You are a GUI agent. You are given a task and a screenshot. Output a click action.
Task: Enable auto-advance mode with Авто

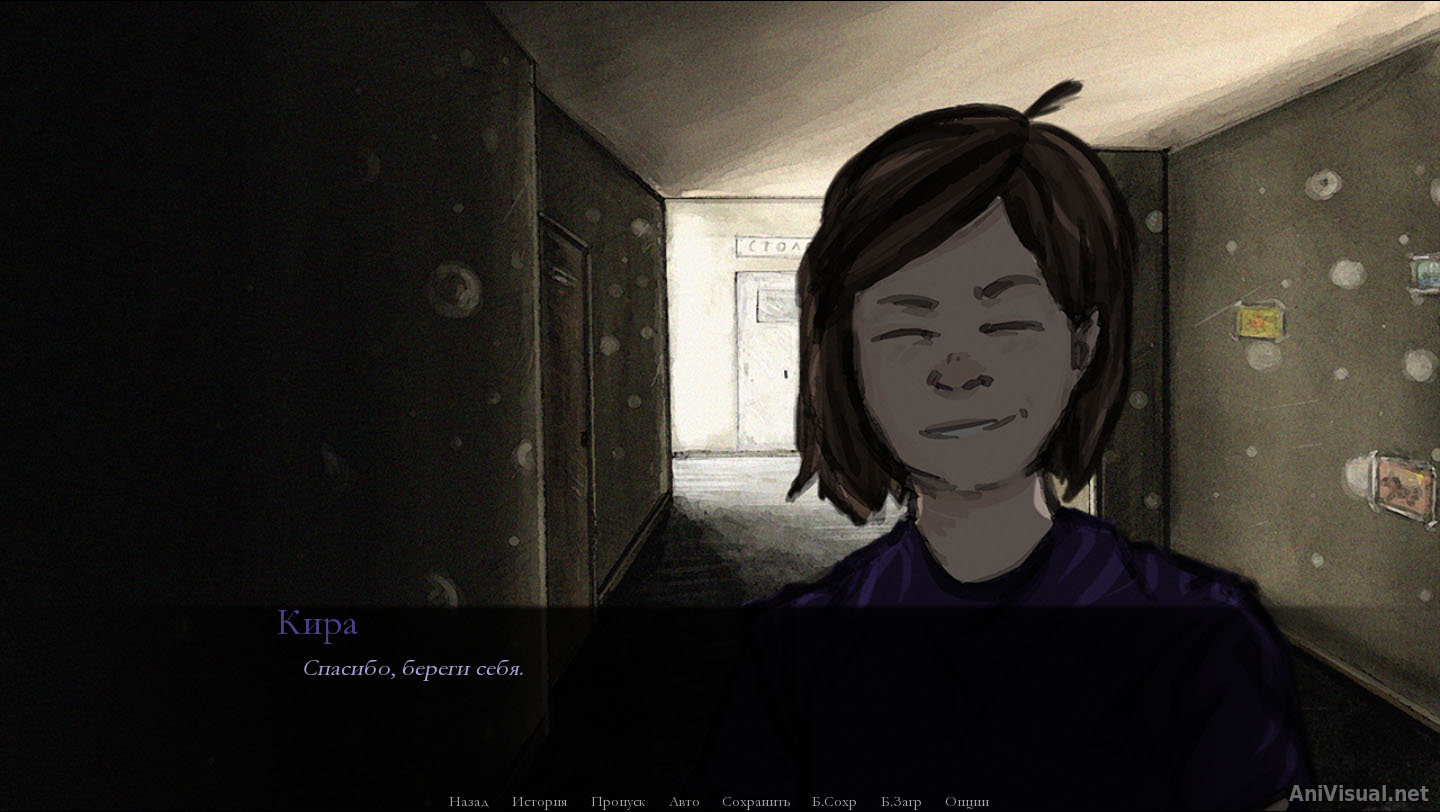click(684, 801)
